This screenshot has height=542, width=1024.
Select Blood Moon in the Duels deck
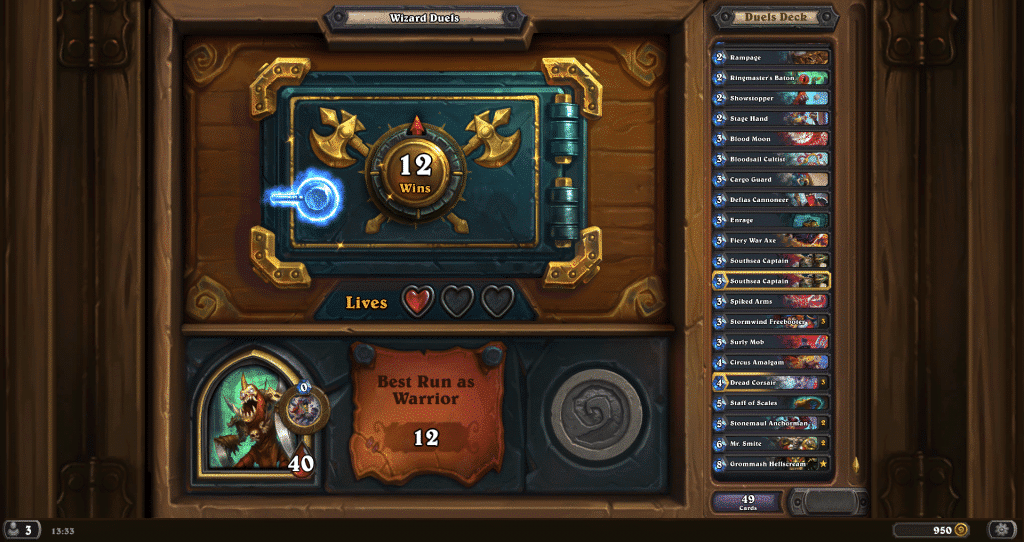pos(770,139)
